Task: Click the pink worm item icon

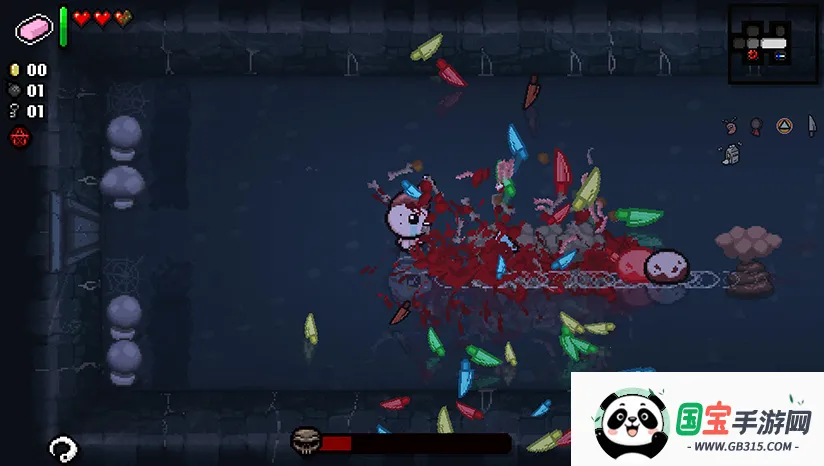Action: pyautogui.click(x=732, y=126)
